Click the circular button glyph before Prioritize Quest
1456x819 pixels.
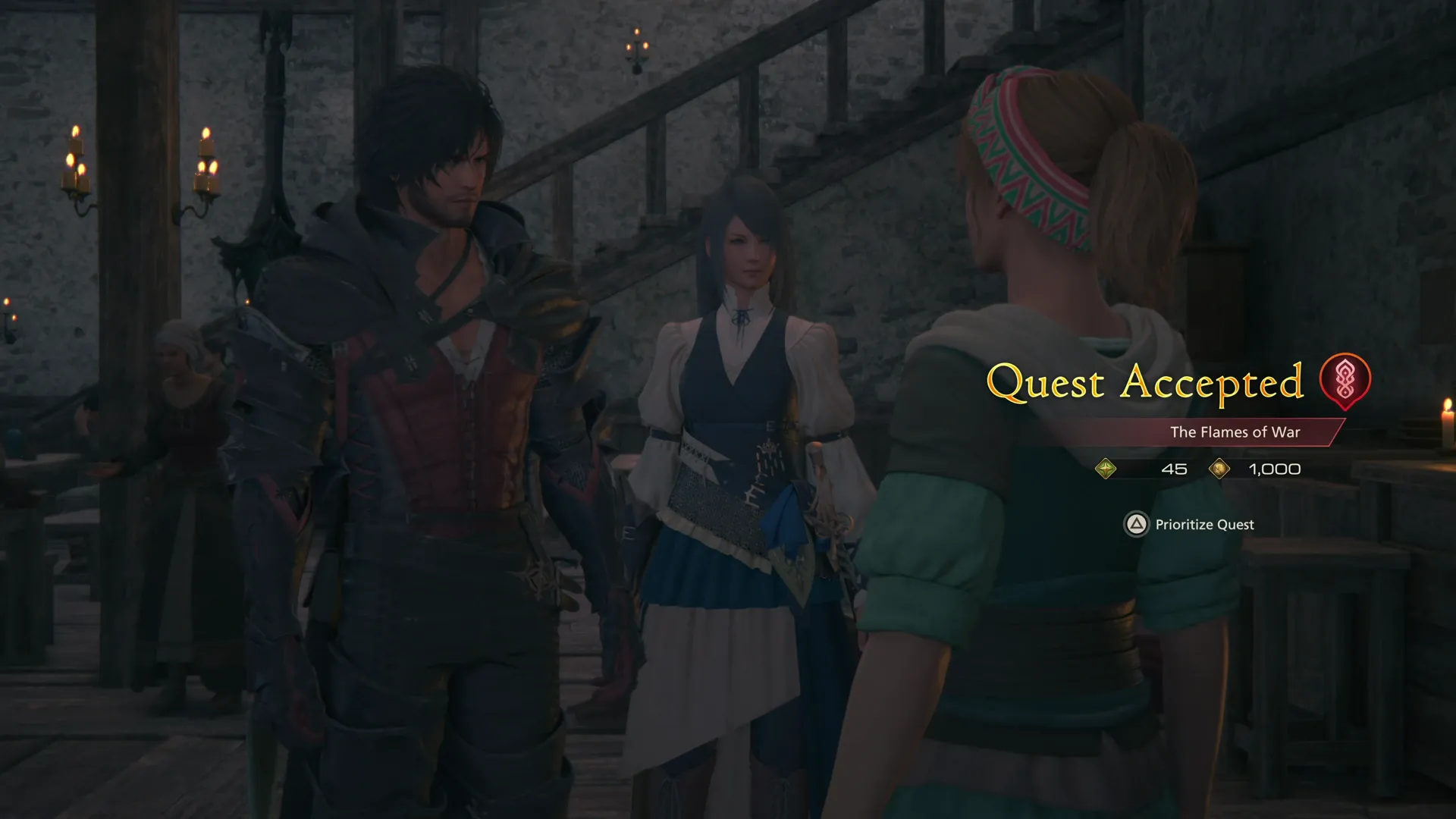tap(1136, 525)
